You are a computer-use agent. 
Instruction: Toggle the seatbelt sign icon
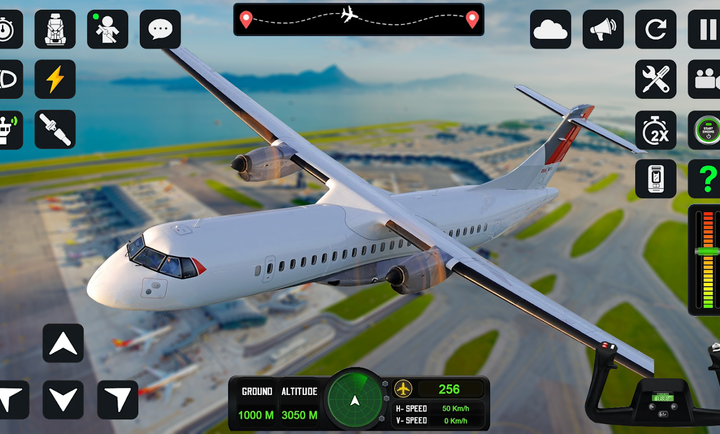[107, 29]
